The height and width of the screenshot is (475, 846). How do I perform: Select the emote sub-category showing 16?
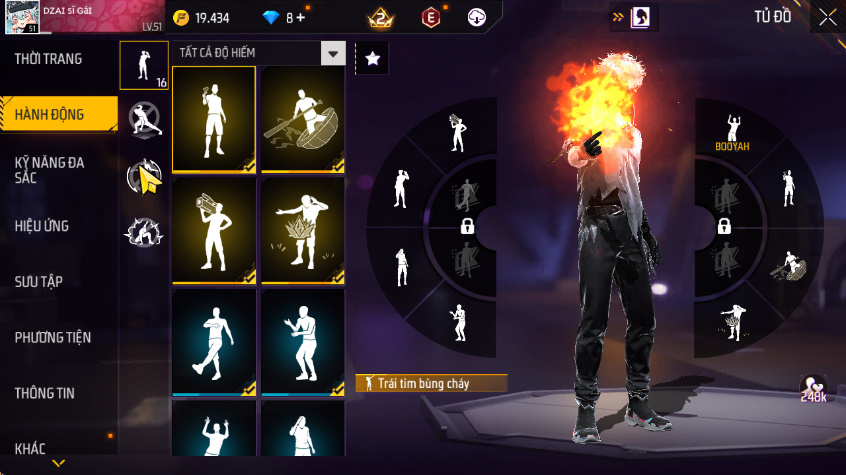coord(144,66)
